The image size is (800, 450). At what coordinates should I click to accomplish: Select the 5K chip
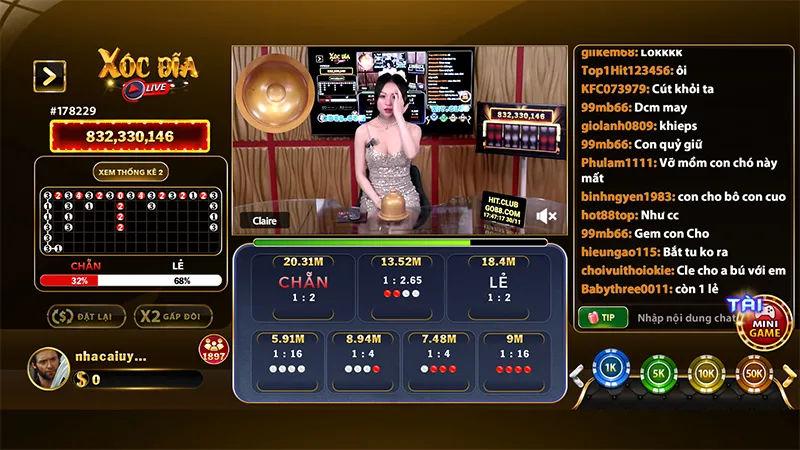click(x=658, y=371)
